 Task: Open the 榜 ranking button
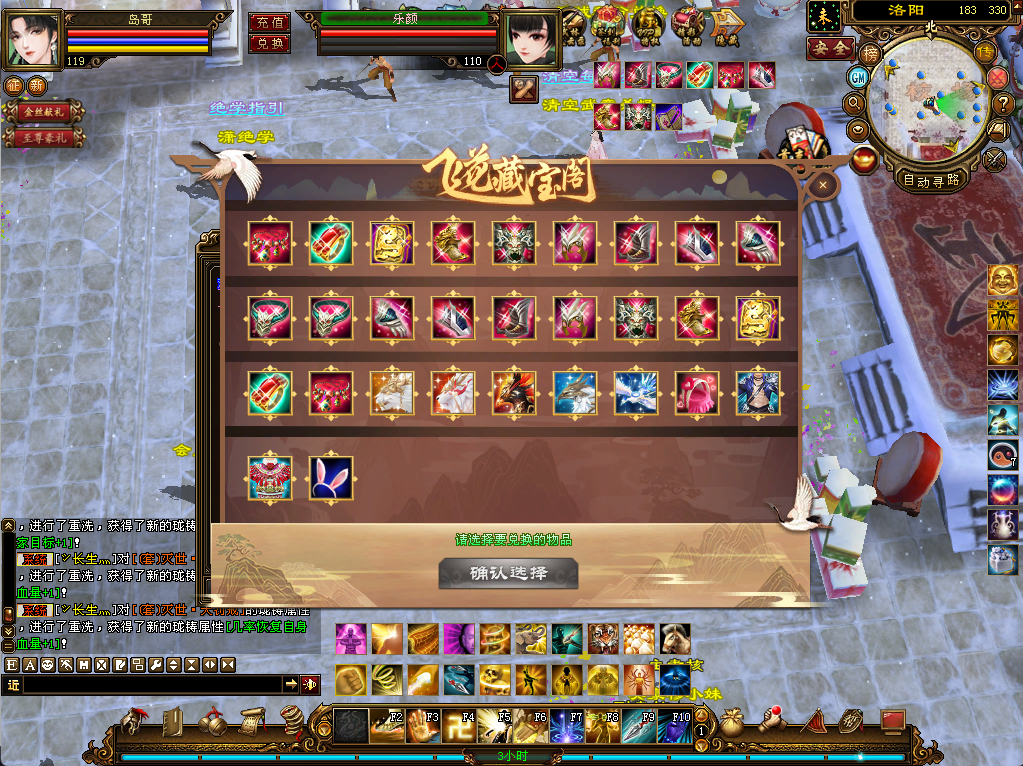[x=871, y=54]
